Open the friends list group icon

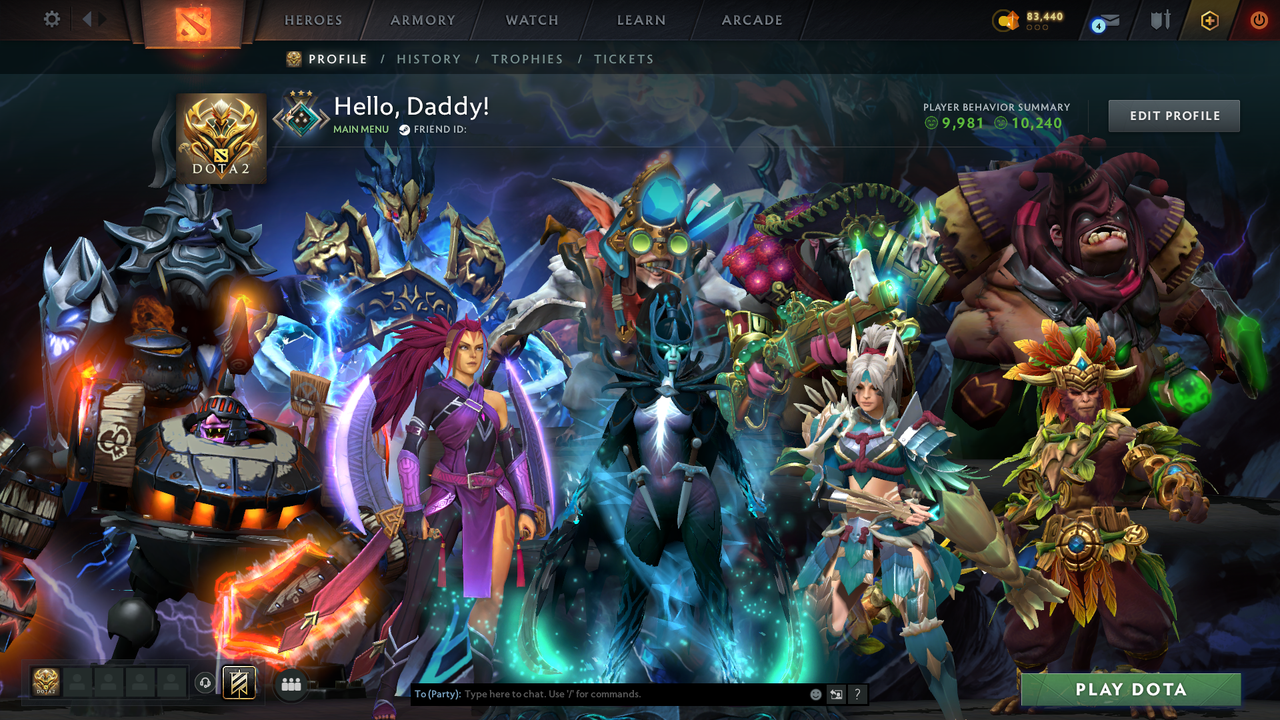290,684
